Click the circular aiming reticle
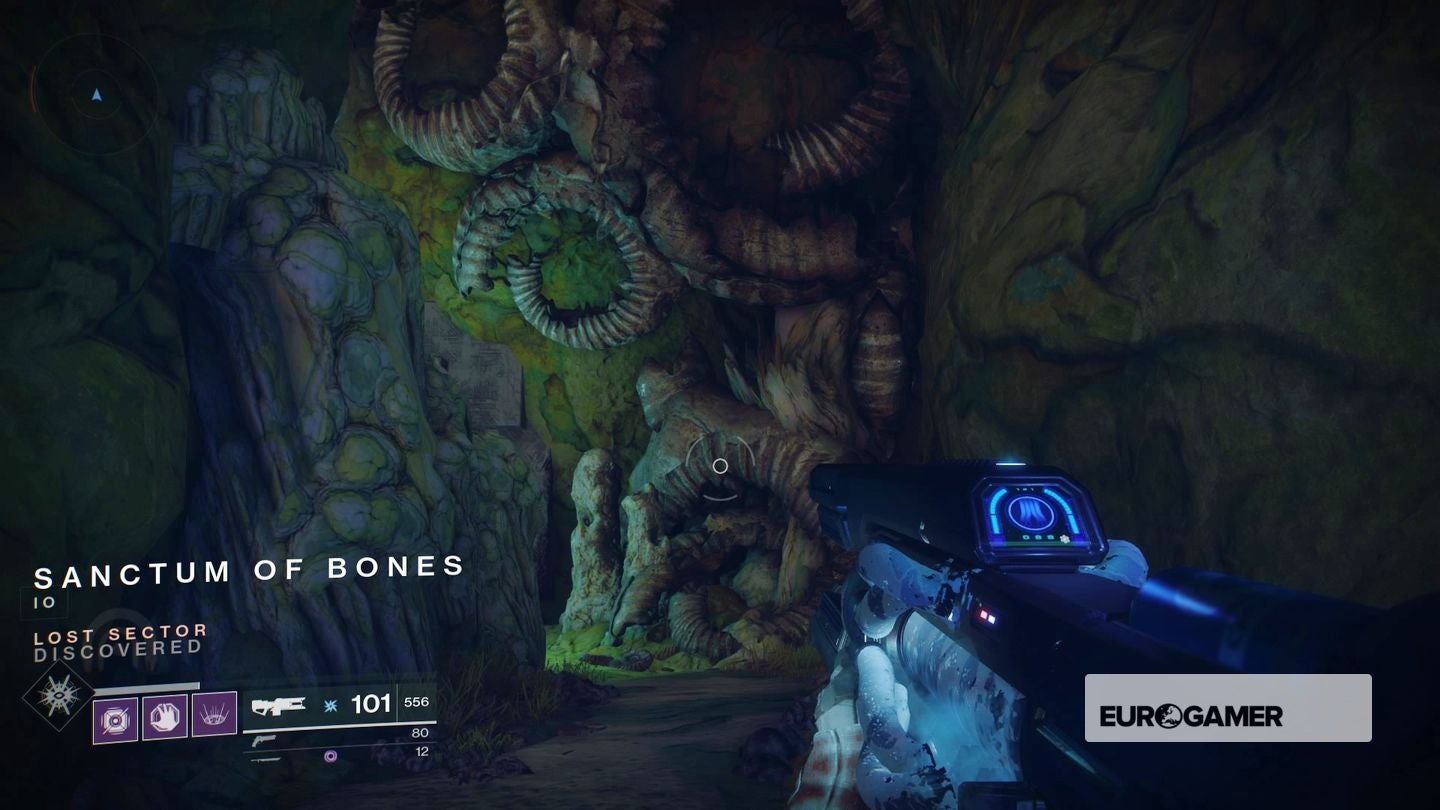This screenshot has height=810, width=1440. click(719, 464)
